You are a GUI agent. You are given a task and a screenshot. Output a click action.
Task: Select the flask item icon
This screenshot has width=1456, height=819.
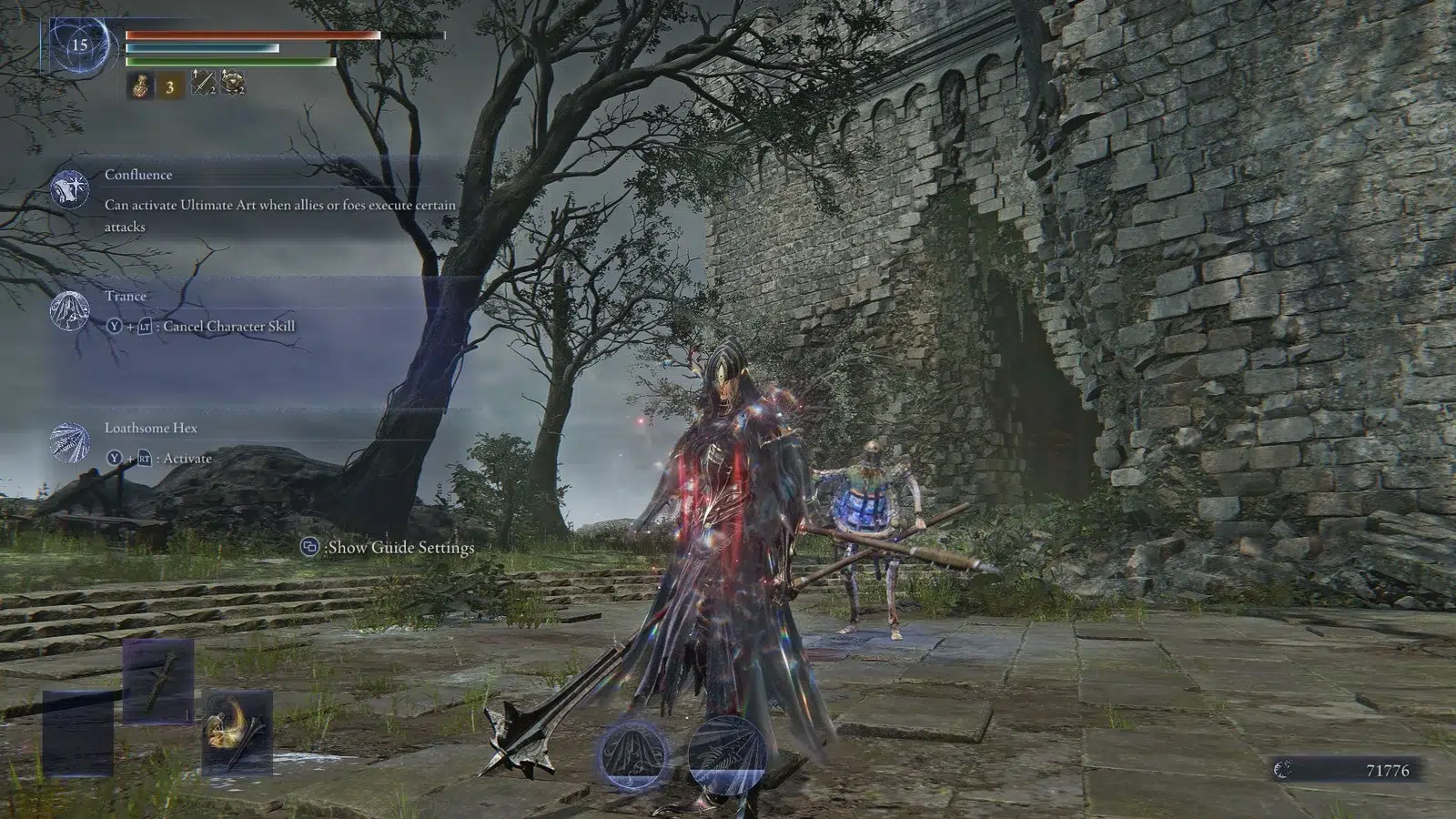click(140, 86)
